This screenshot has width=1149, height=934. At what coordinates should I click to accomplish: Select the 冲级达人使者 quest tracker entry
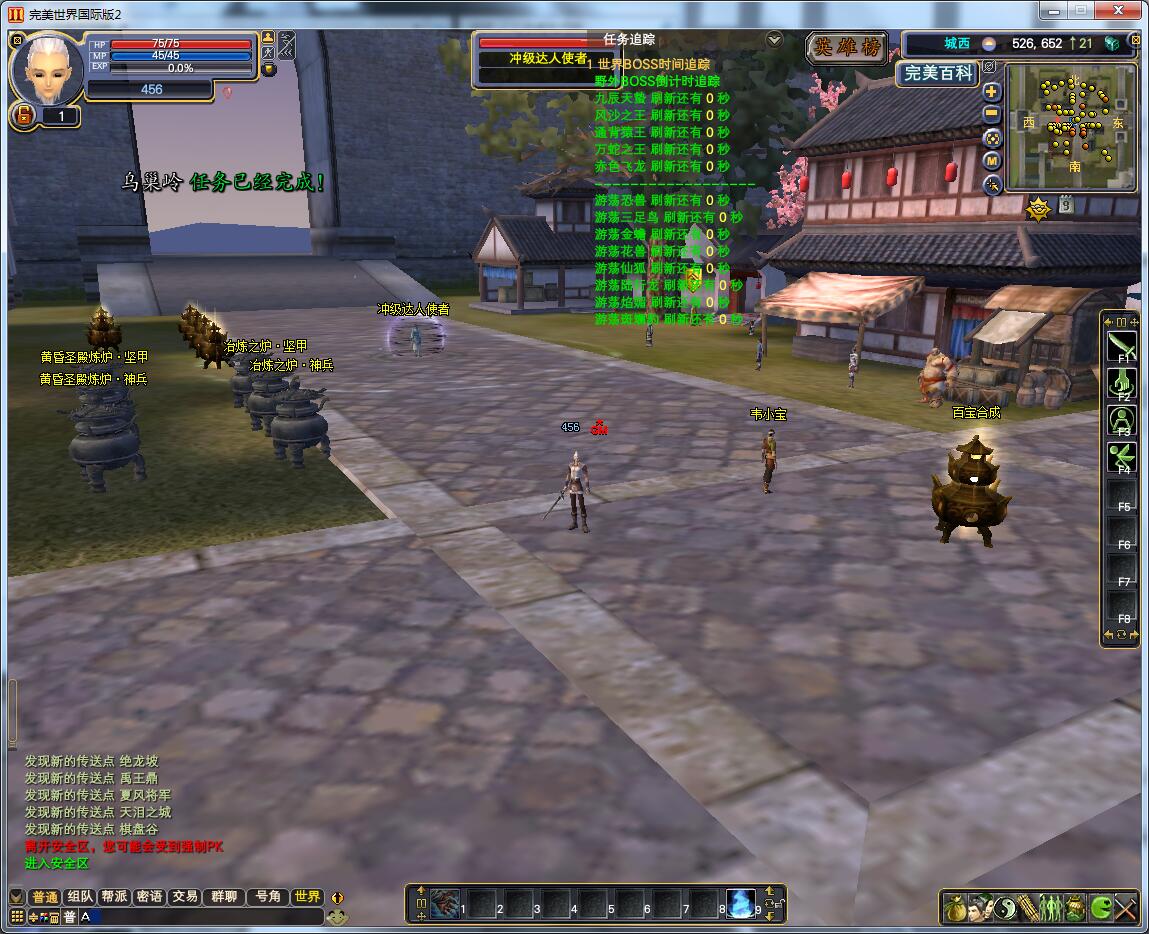(x=548, y=59)
